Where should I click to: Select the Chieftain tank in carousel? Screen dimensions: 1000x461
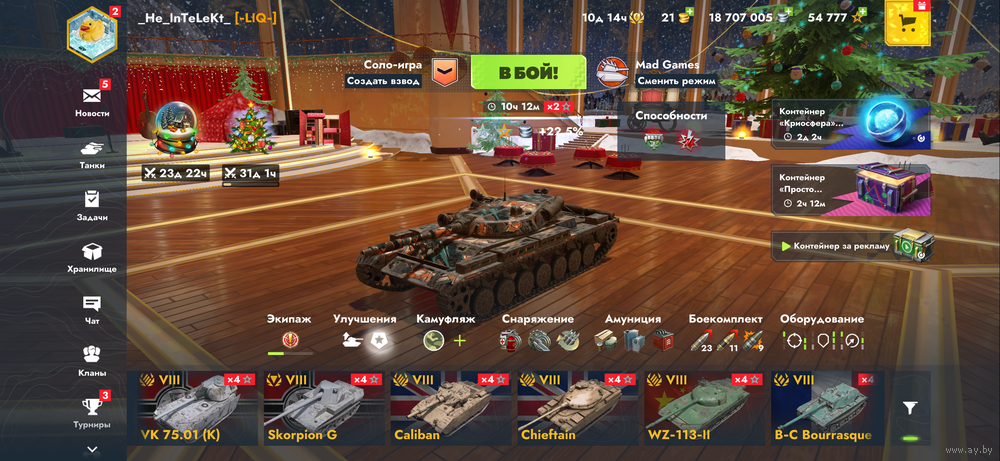point(576,408)
